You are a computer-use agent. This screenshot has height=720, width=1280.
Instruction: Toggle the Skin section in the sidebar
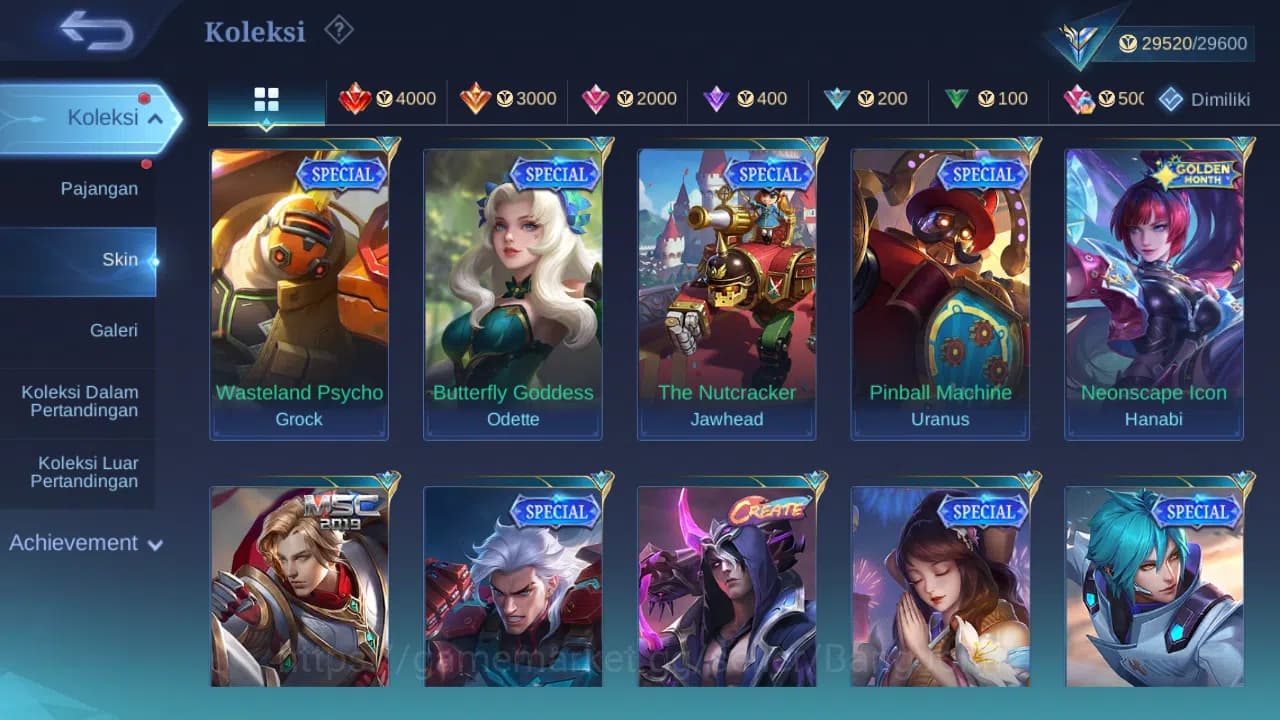click(120, 259)
